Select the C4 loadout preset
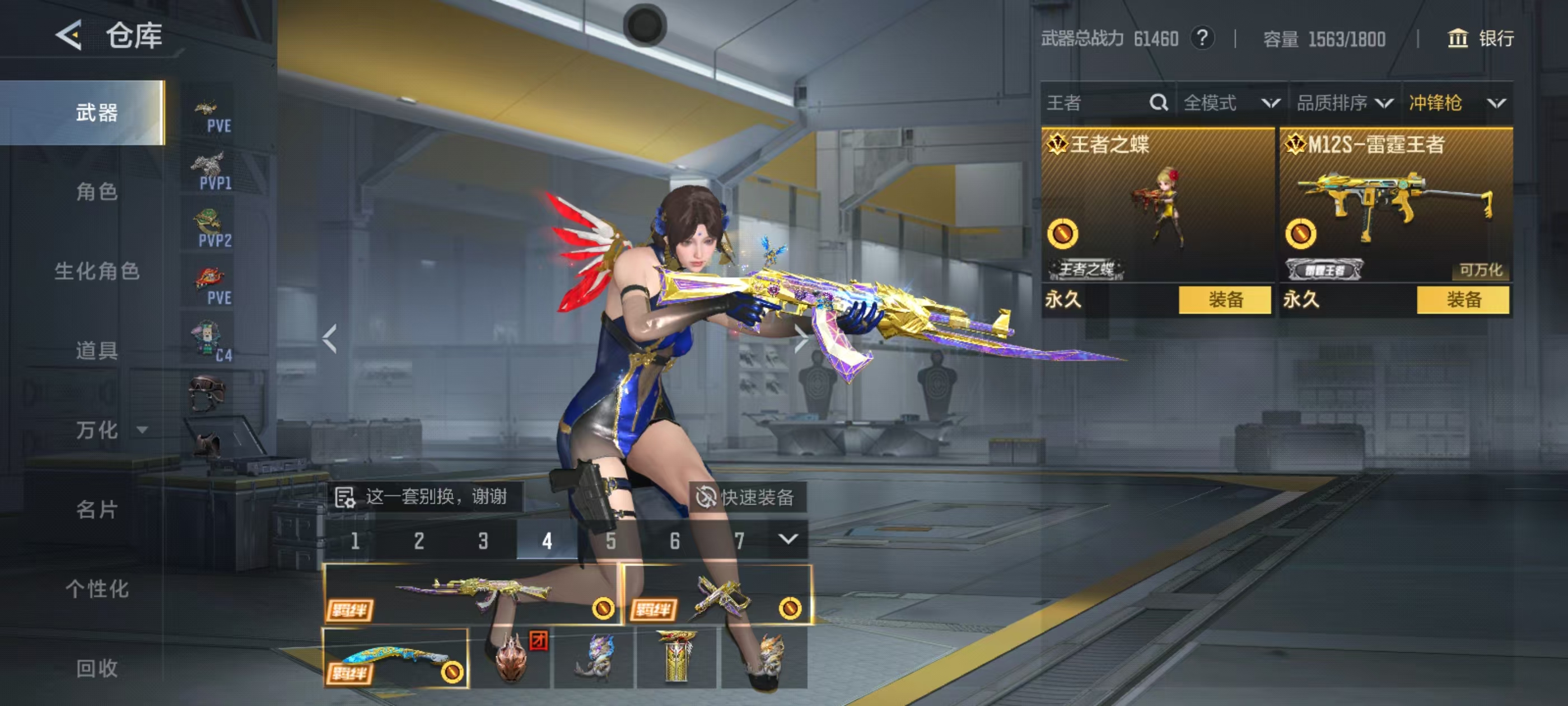Viewport: 1568px width, 706px height. [211, 344]
